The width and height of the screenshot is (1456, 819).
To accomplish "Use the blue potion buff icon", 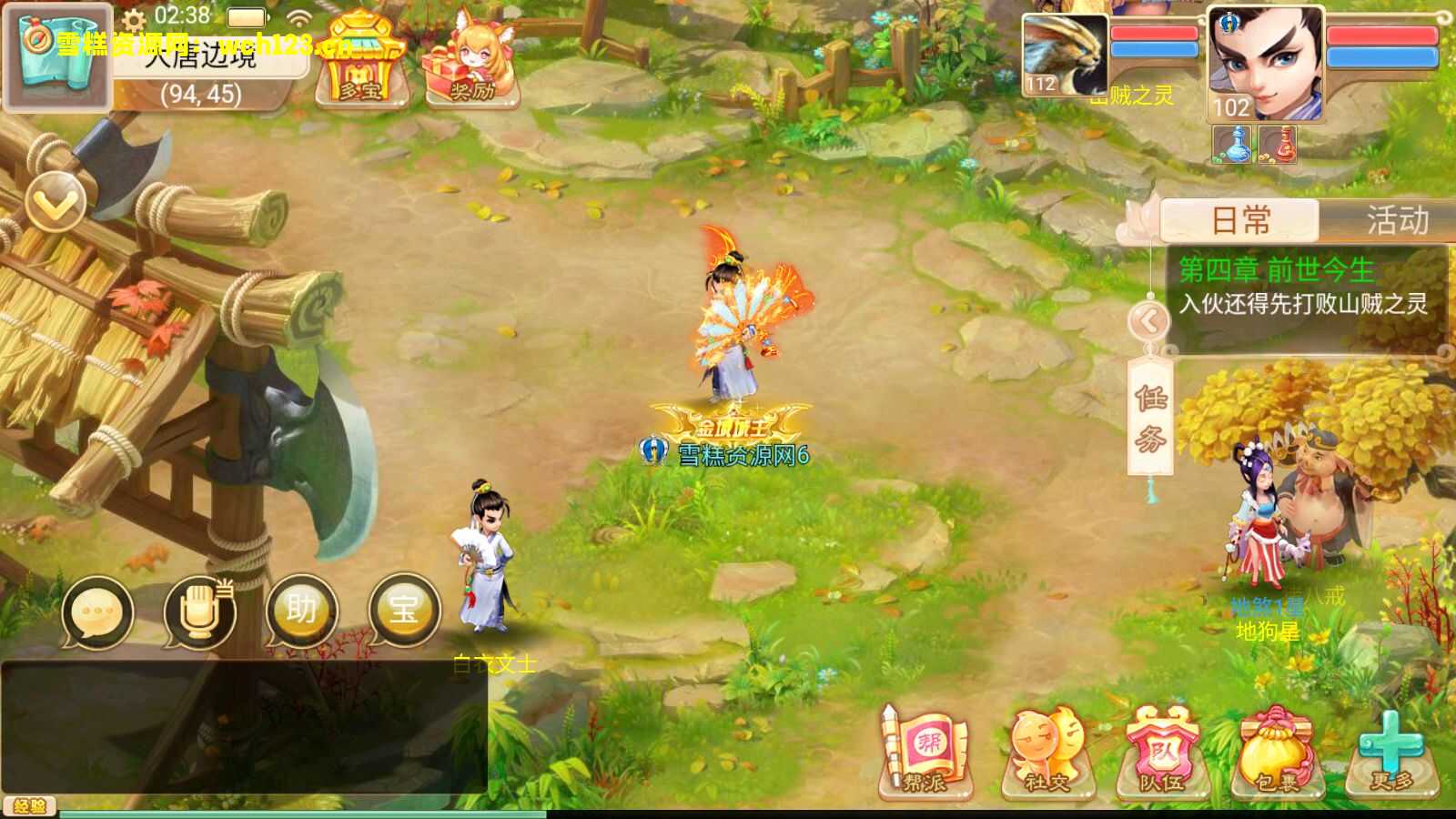I will [1233, 145].
